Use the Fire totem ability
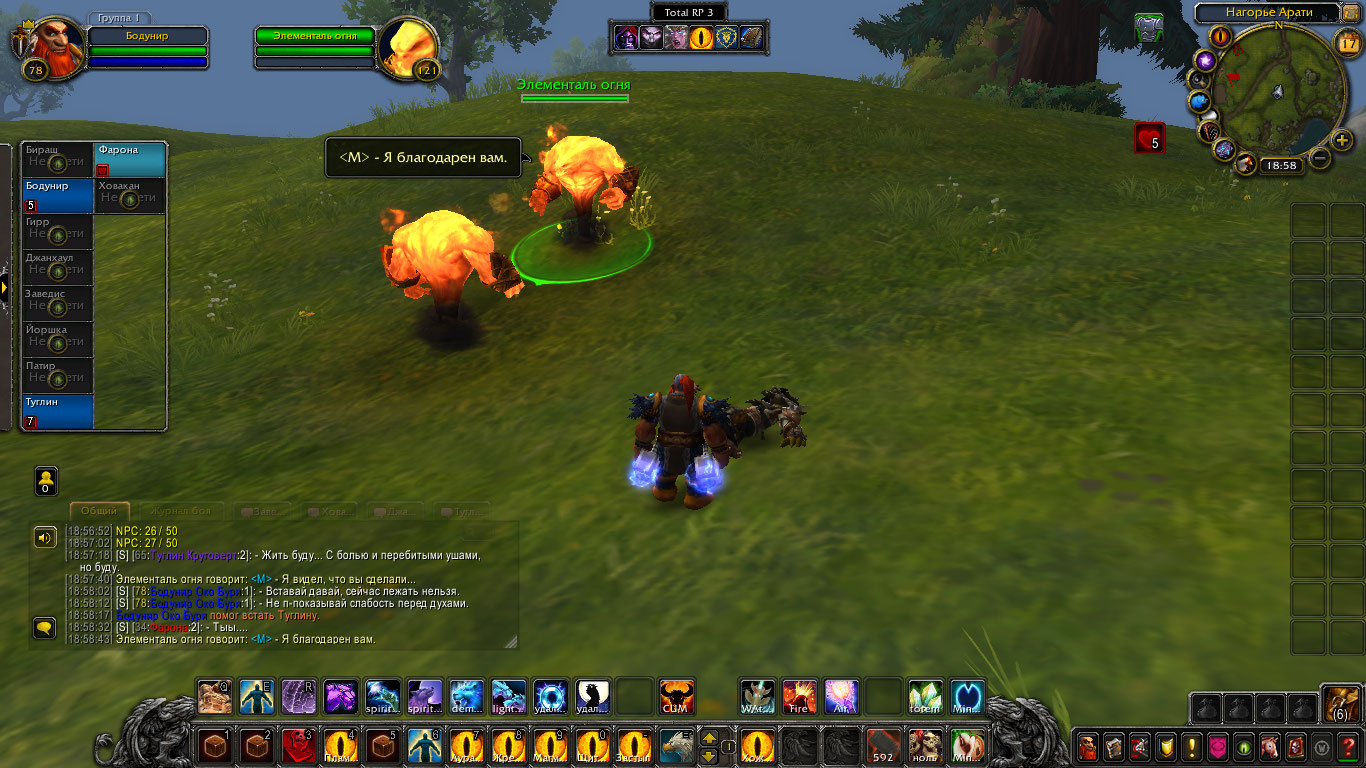The height and width of the screenshot is (768, 1366). click(799, 697)
